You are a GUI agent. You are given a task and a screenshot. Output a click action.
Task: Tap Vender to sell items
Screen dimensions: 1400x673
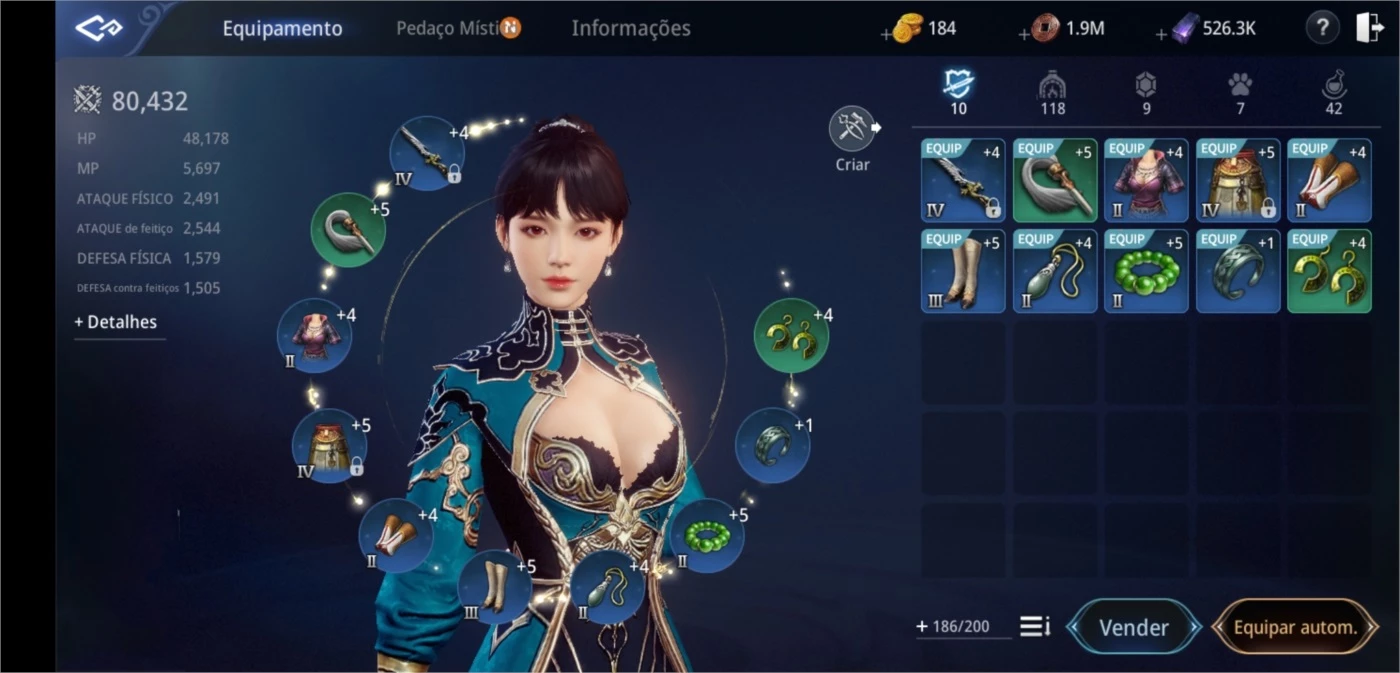(1133, 627)
